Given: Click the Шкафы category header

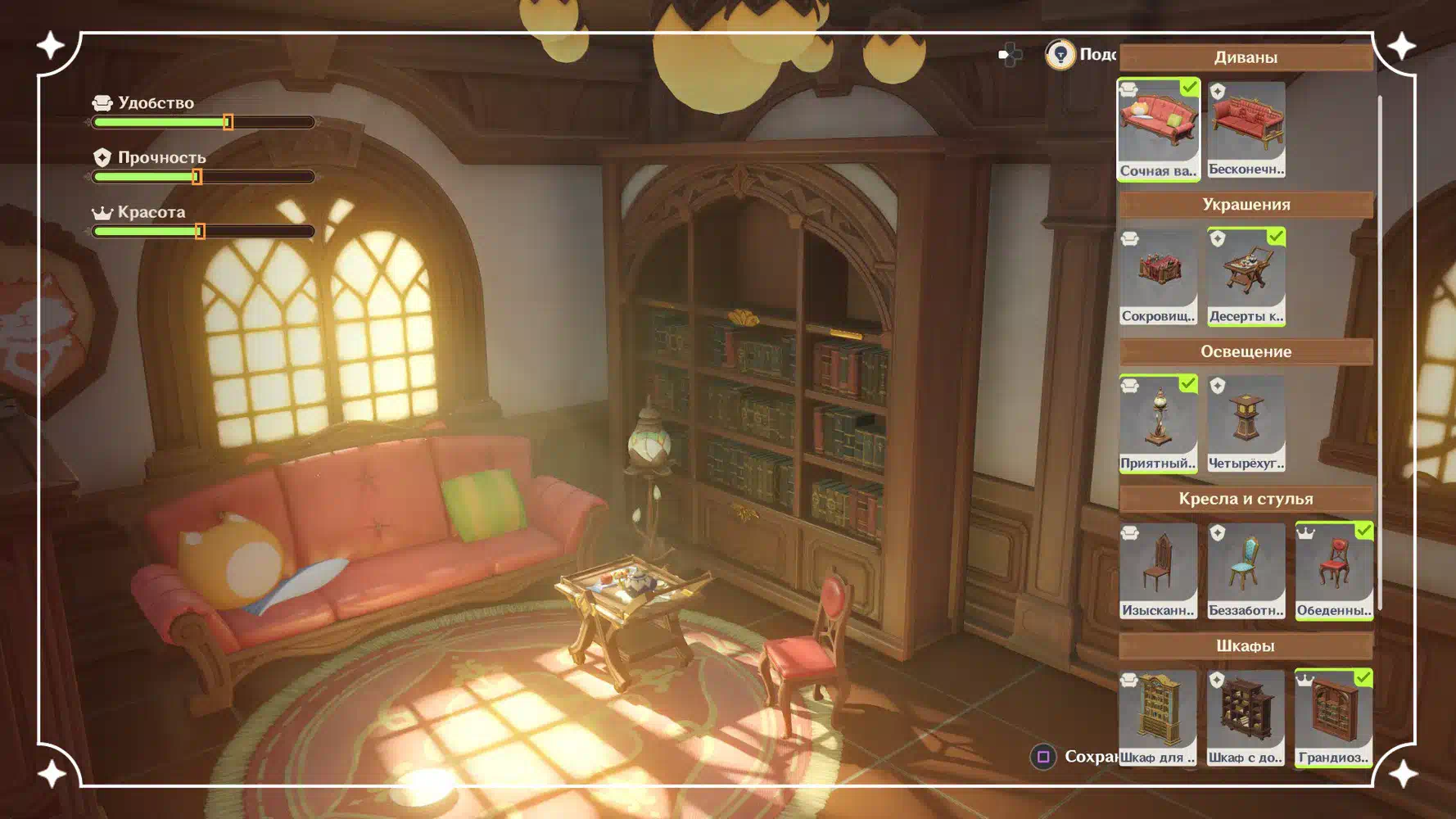Looking at the screenshot, I should point(1246,646).
